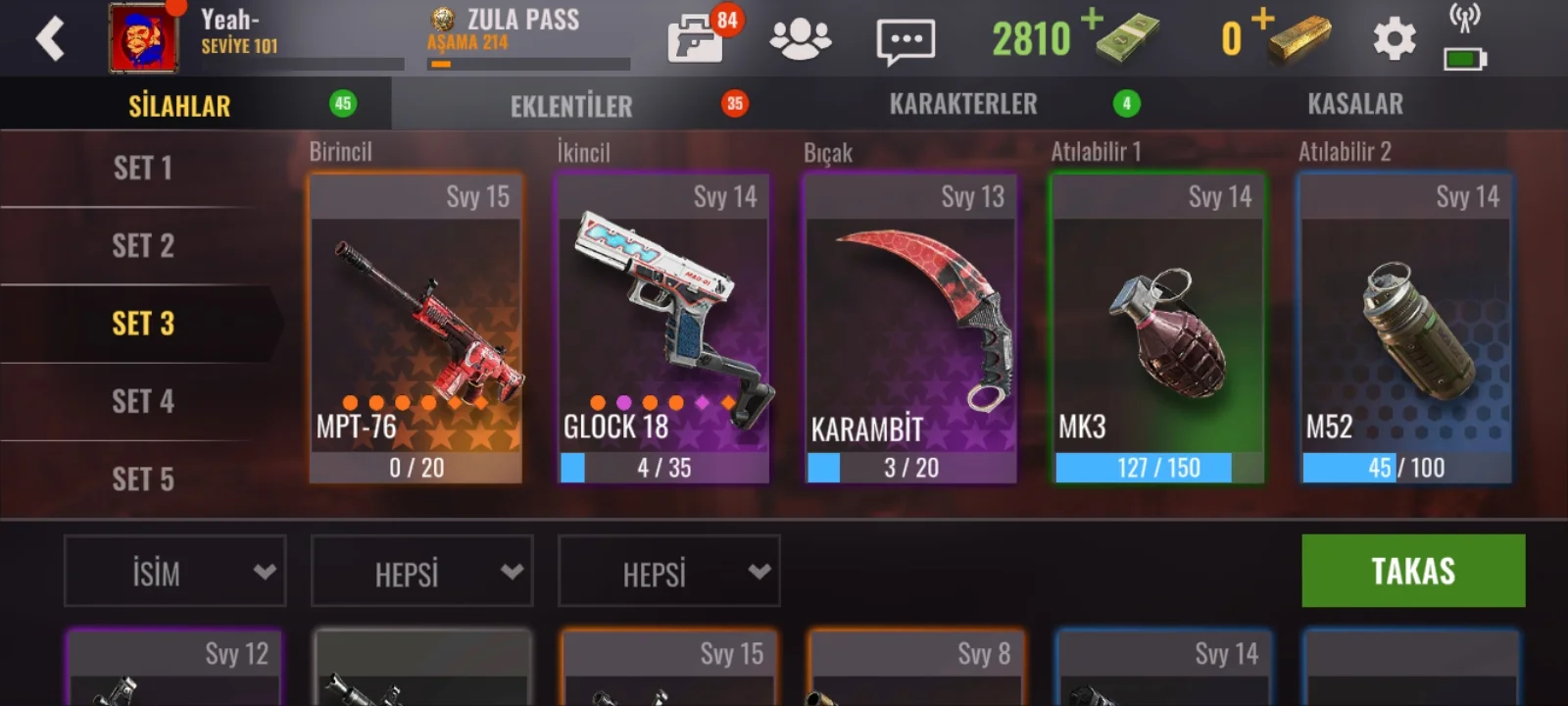Open the chat speech bubble
Viewport: 1568px width, 706px height.
(905, 41)
